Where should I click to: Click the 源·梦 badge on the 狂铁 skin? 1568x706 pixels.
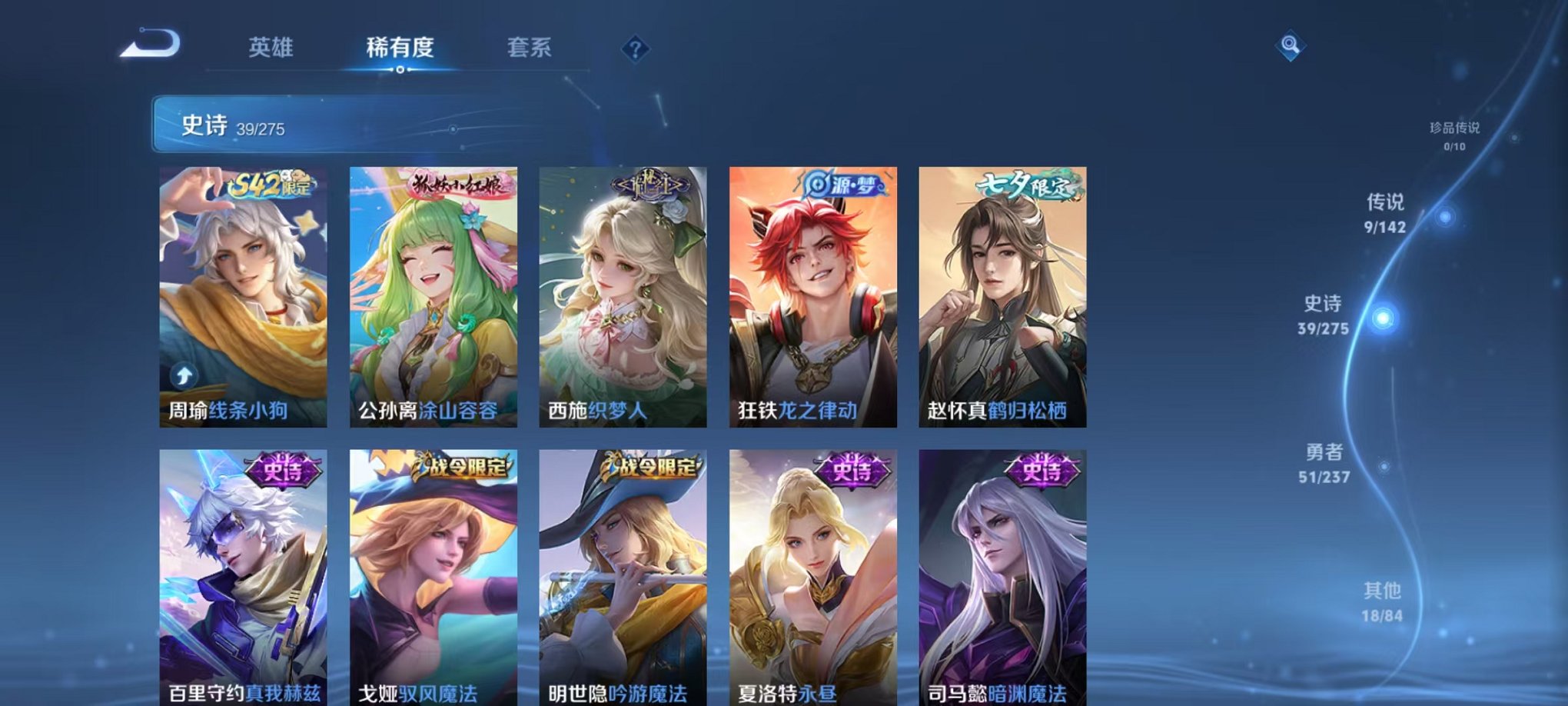(844, 185)
